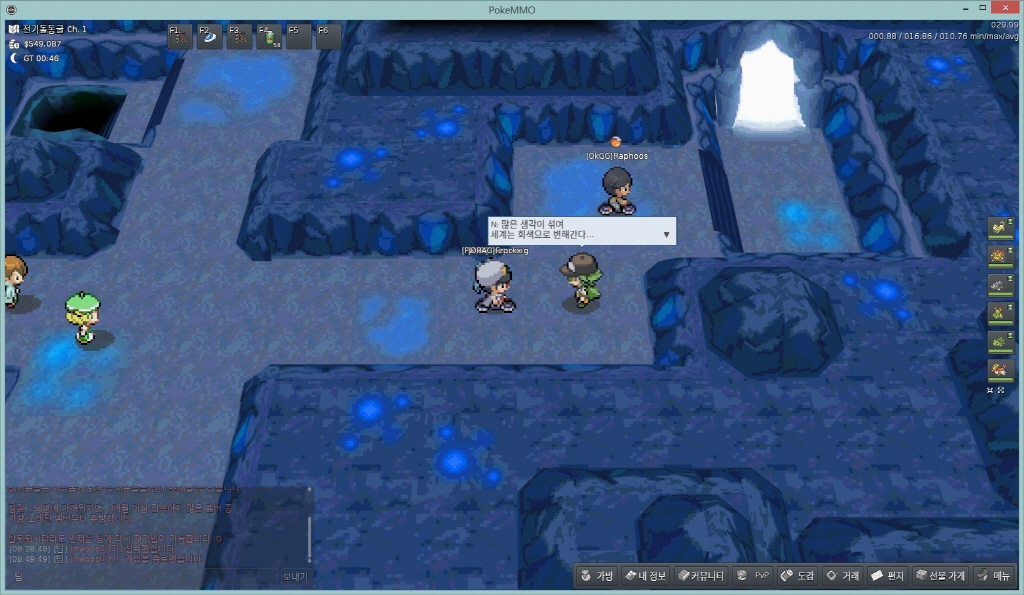1024x595 pixels.
Task: Open the 선물 가게 gift shop
Action: point(940,576)
